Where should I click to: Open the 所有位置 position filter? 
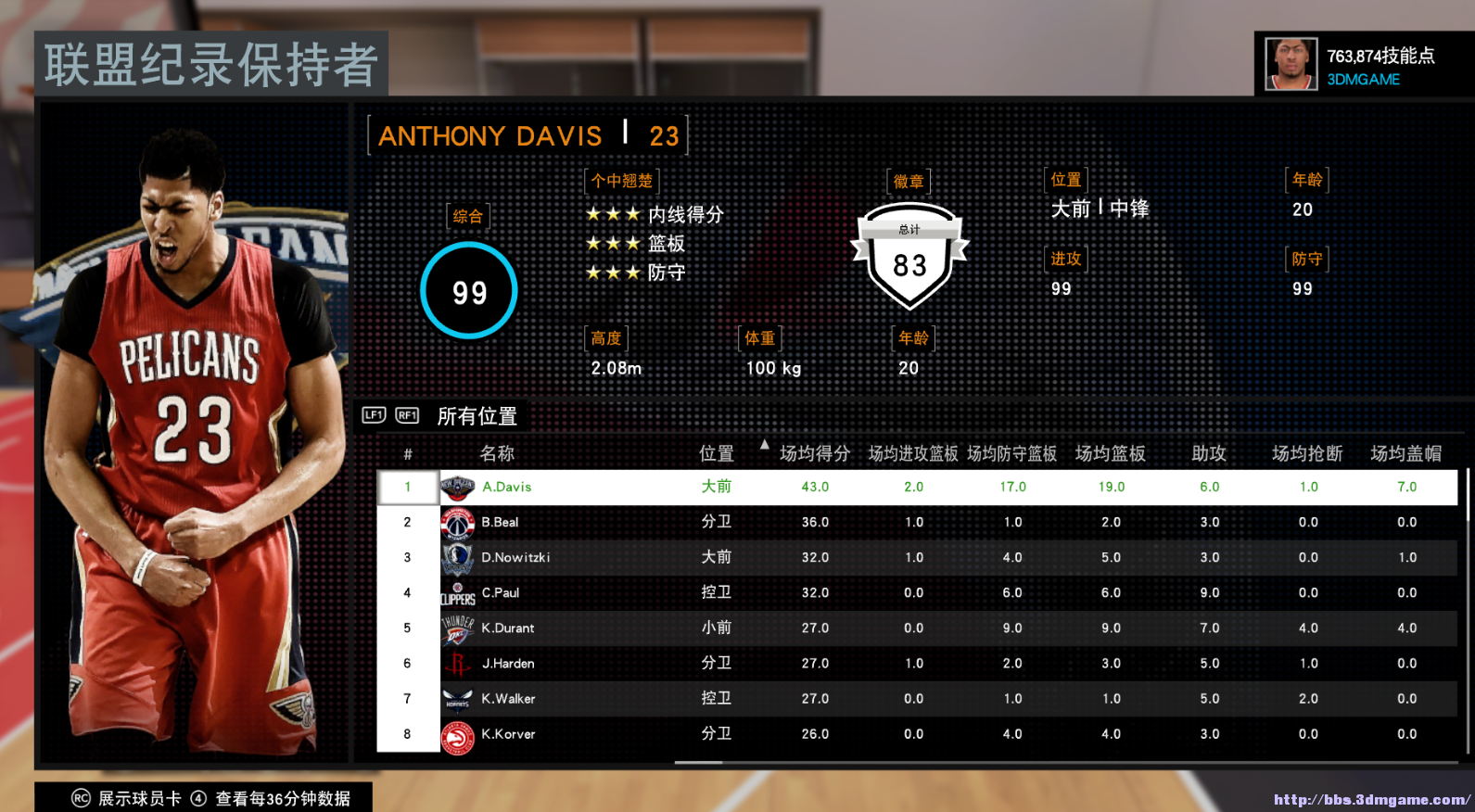click(x=477, y=416)
